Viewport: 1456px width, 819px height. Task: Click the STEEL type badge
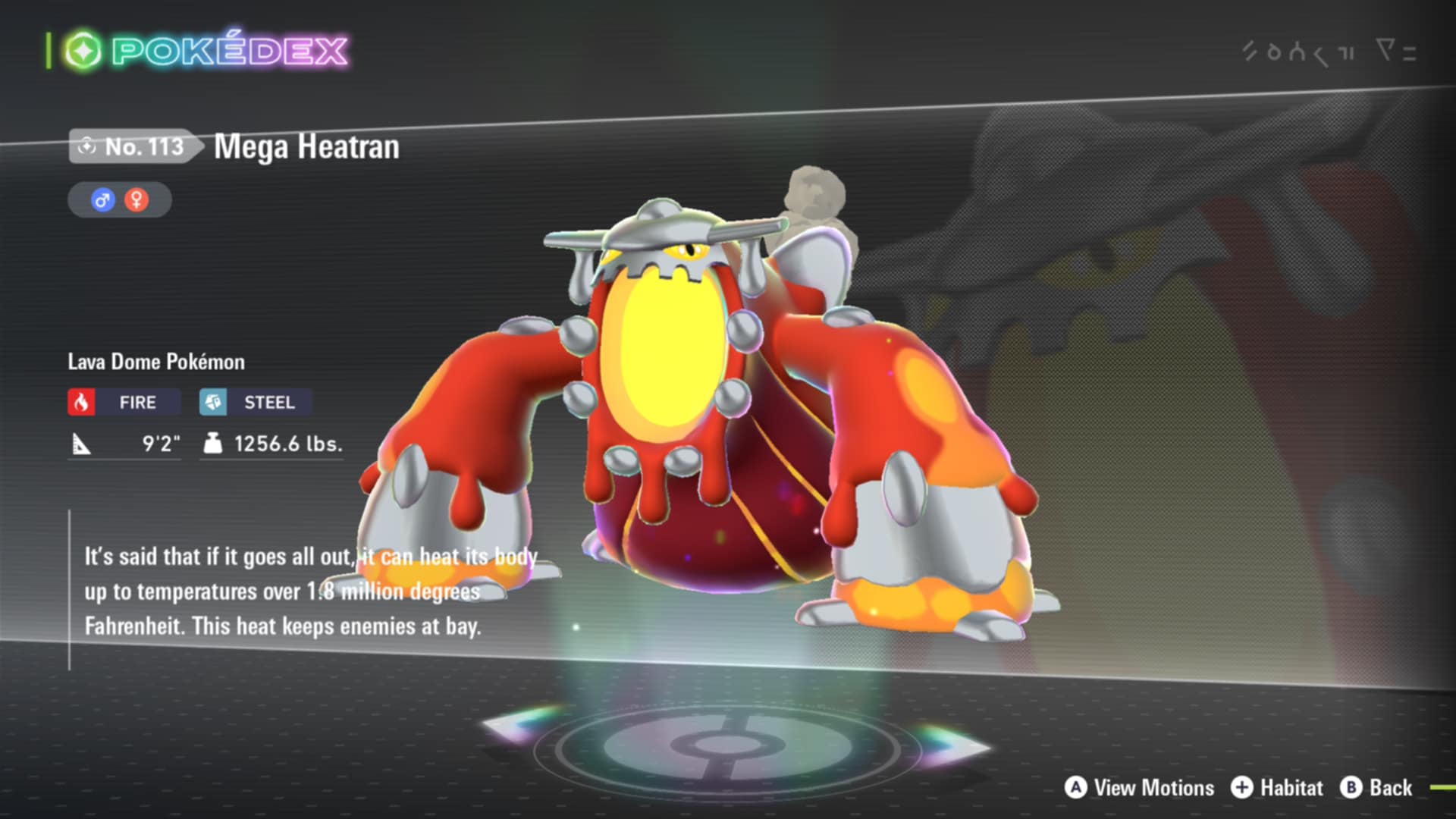[256, 402]
